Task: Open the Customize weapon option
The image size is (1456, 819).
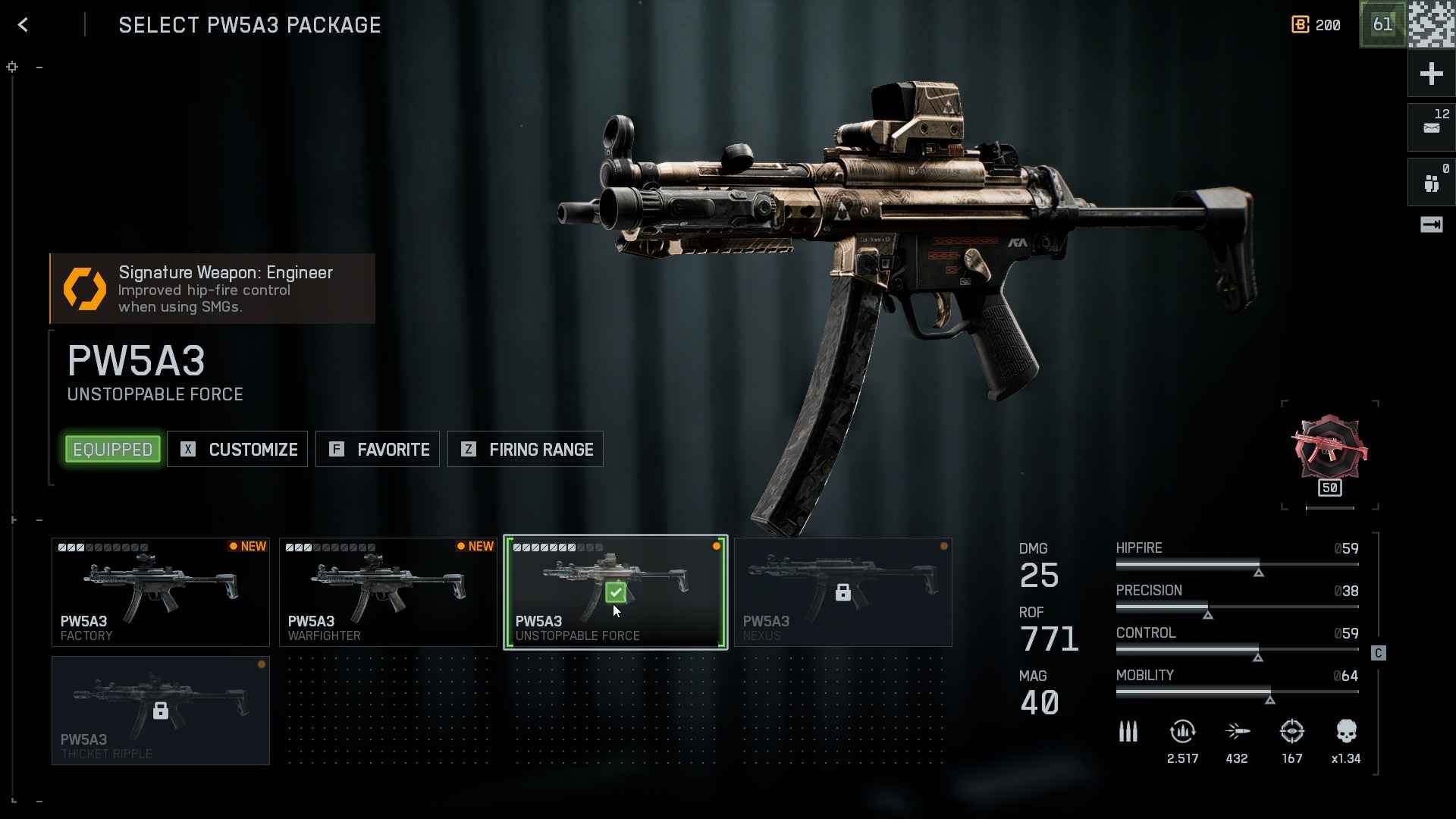Action: (x=237, y=450)
